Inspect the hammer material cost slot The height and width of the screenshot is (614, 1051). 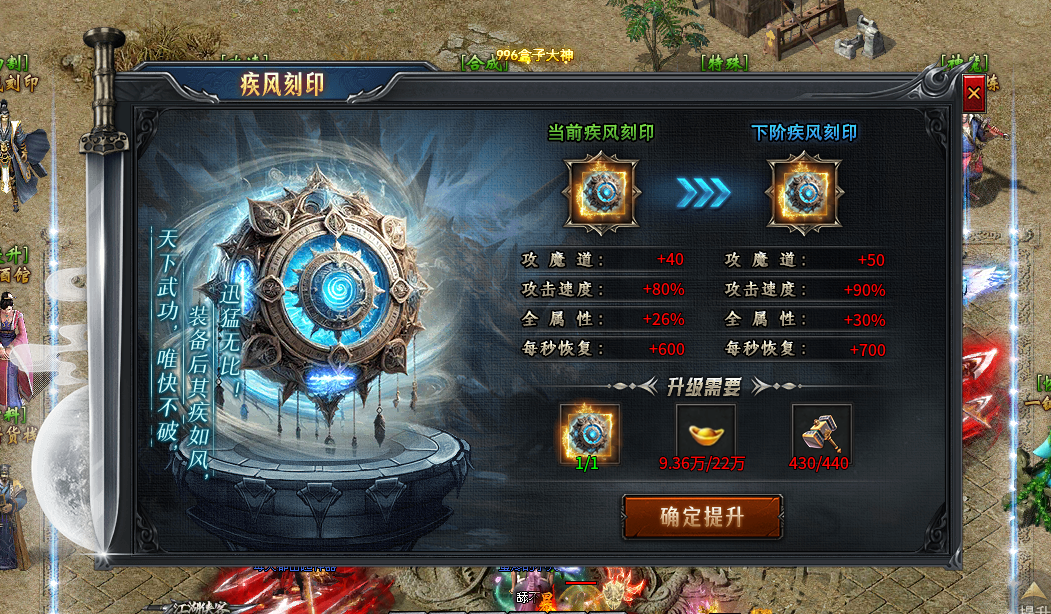coord(821,433)
